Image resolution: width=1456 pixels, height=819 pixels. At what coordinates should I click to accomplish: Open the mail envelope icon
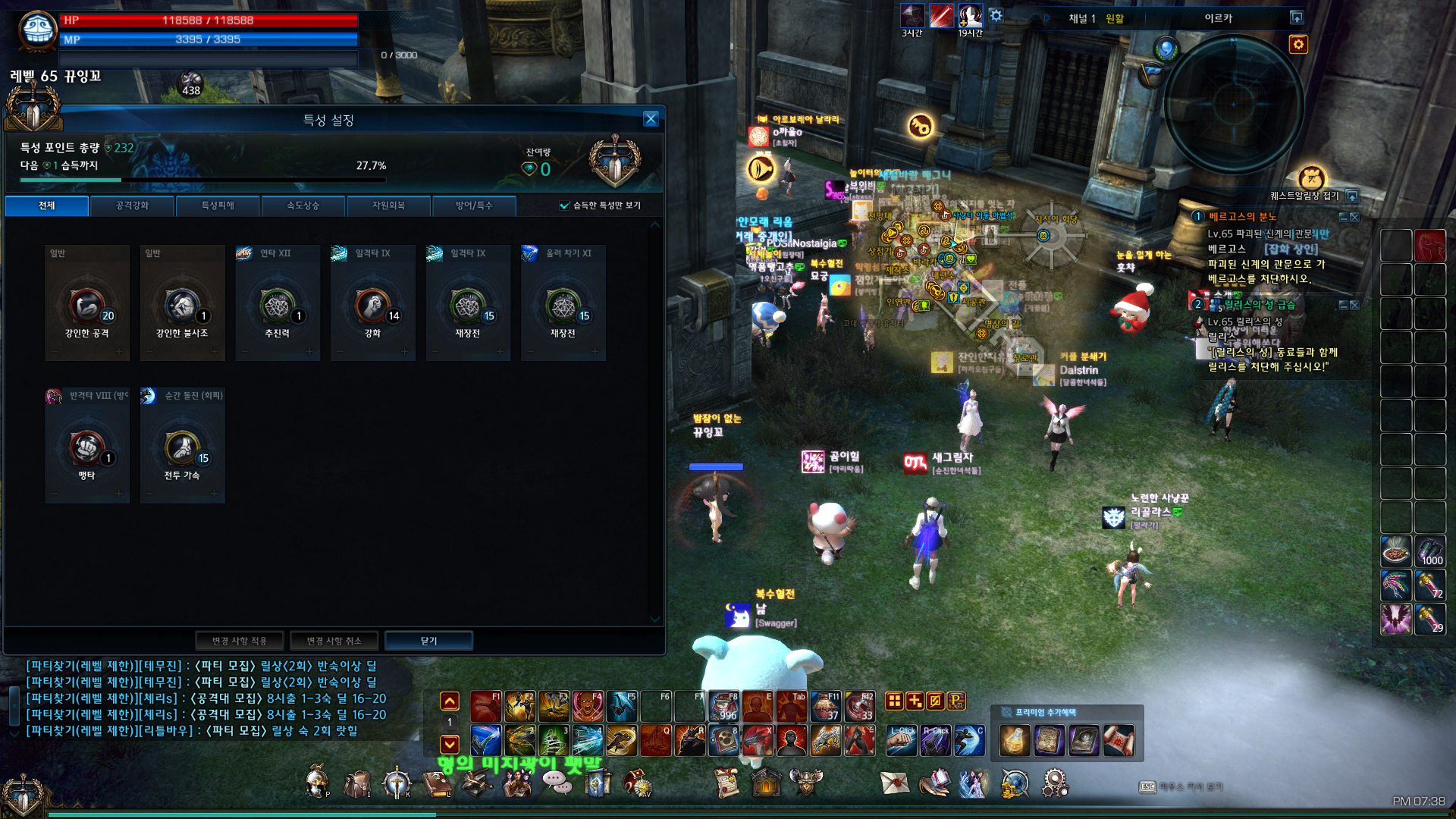(x=895, y=783)
